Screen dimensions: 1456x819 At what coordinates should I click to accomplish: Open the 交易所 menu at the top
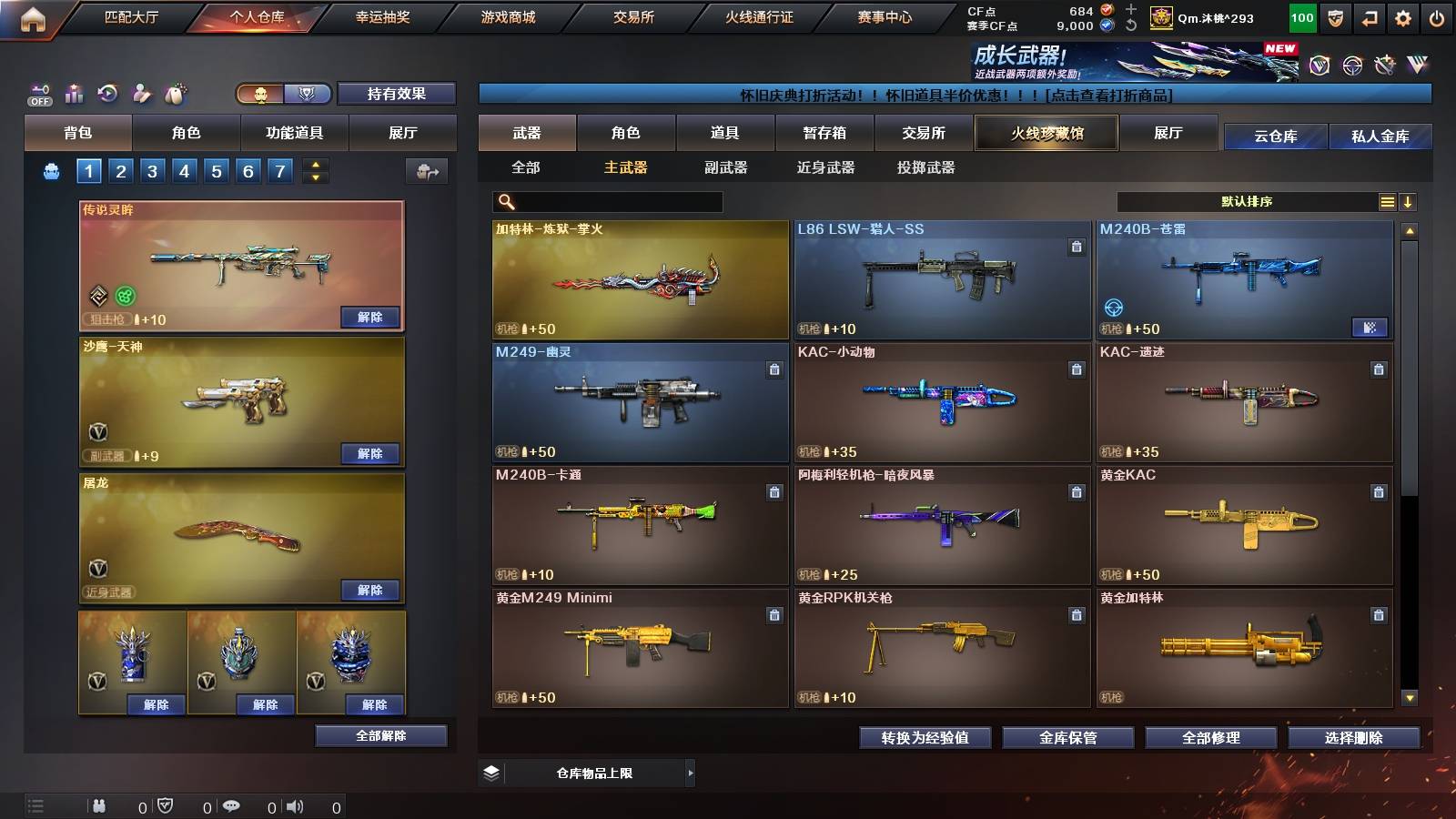pyautogui.click(x=637, y=16)
